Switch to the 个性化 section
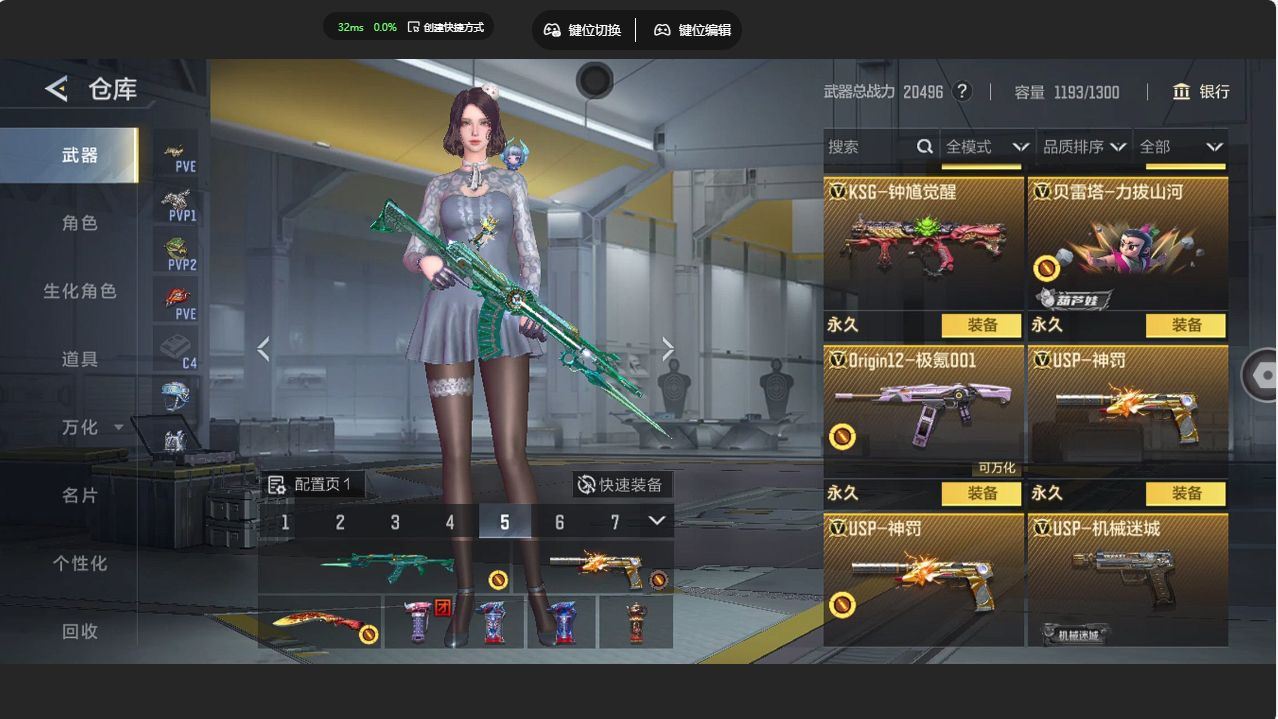Viewport: 1278px width, 719px height. click(80, 563)
